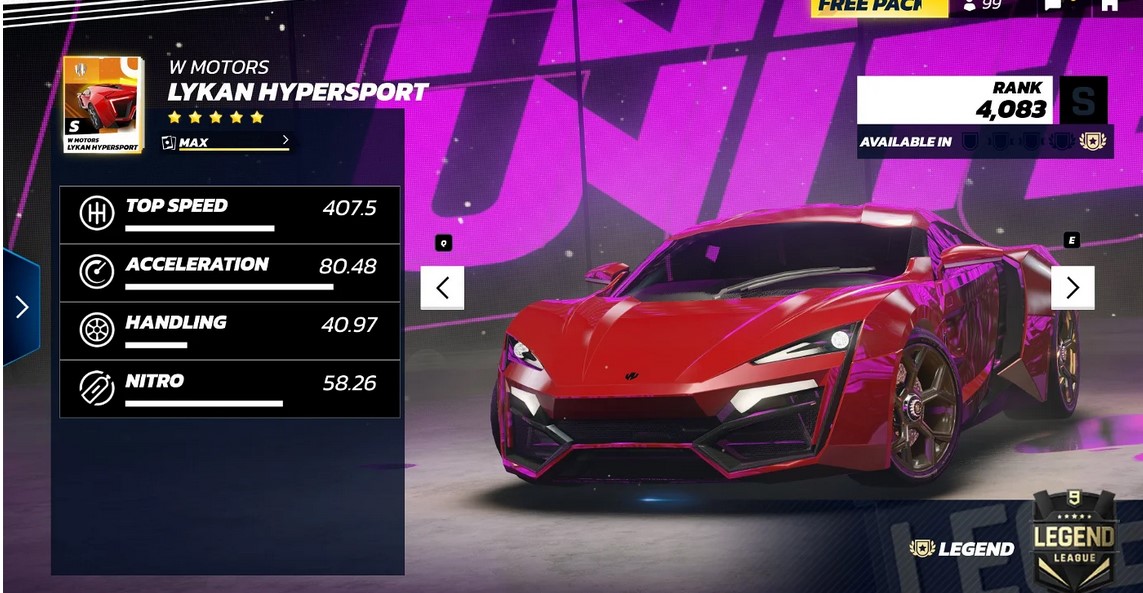The width and height of the screenshot is (1143, 593).
Task: Click the home icon in the top bar
Action: pos(1109,6)
